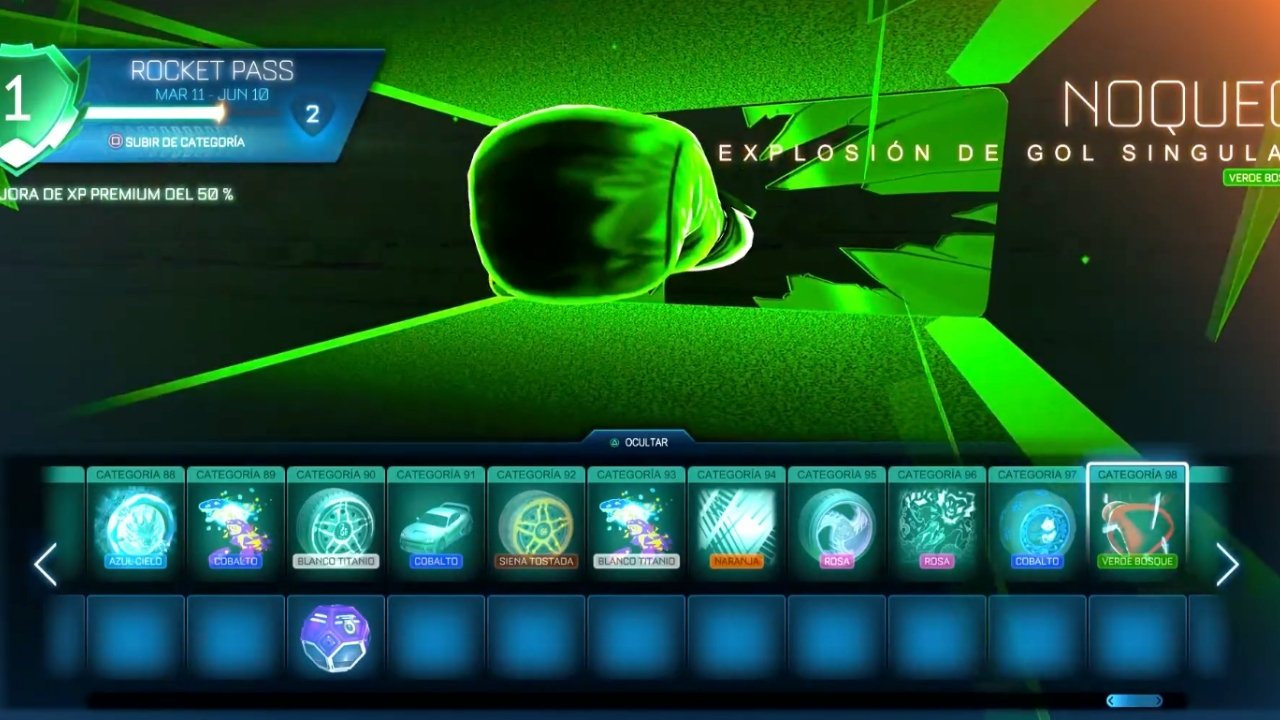The height and width of the screenshot is (720, 1280).
Task: Hide the reward panel via Ocultar
Action: (639, 442)
